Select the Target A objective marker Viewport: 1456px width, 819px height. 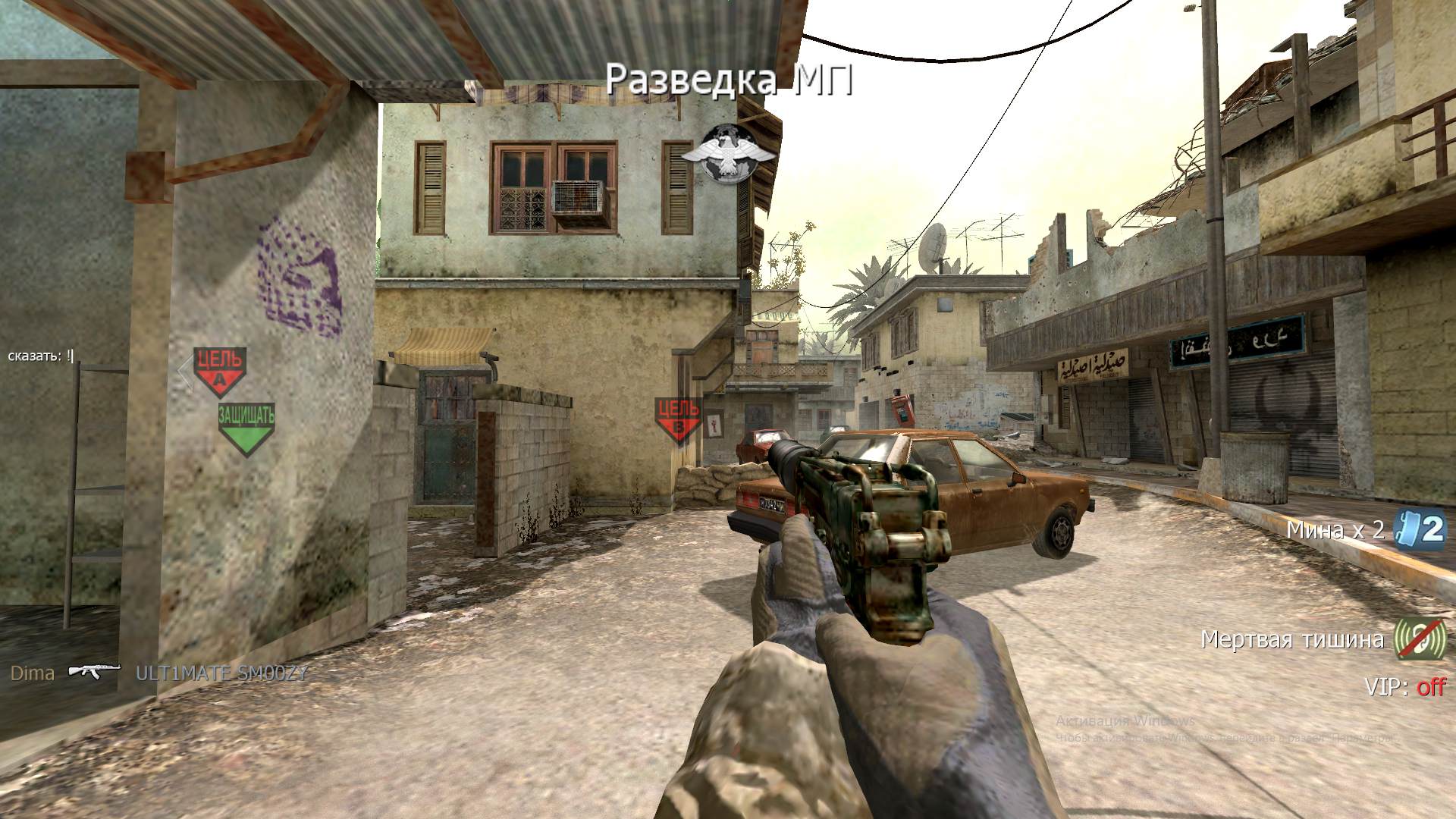coord(220,371)
